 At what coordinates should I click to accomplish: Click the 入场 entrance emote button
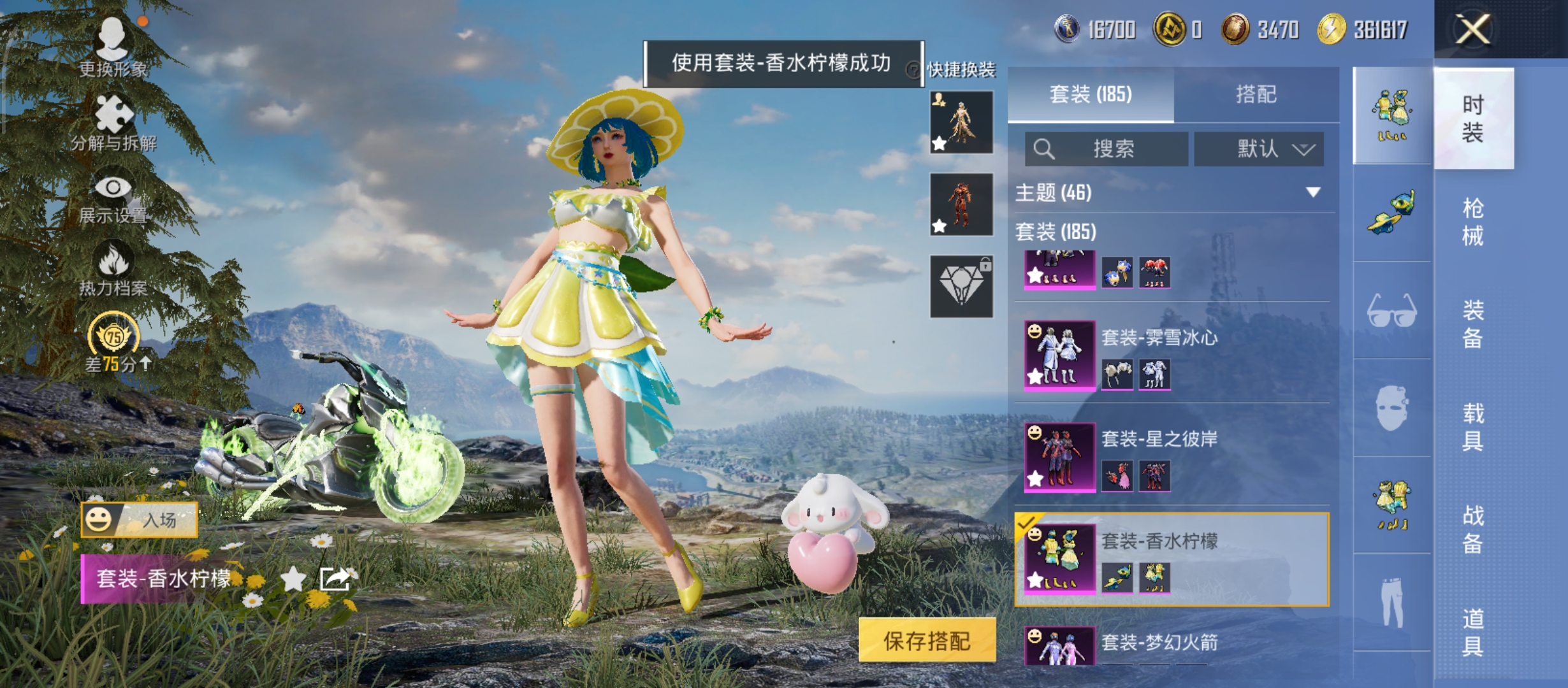[140, 520]
